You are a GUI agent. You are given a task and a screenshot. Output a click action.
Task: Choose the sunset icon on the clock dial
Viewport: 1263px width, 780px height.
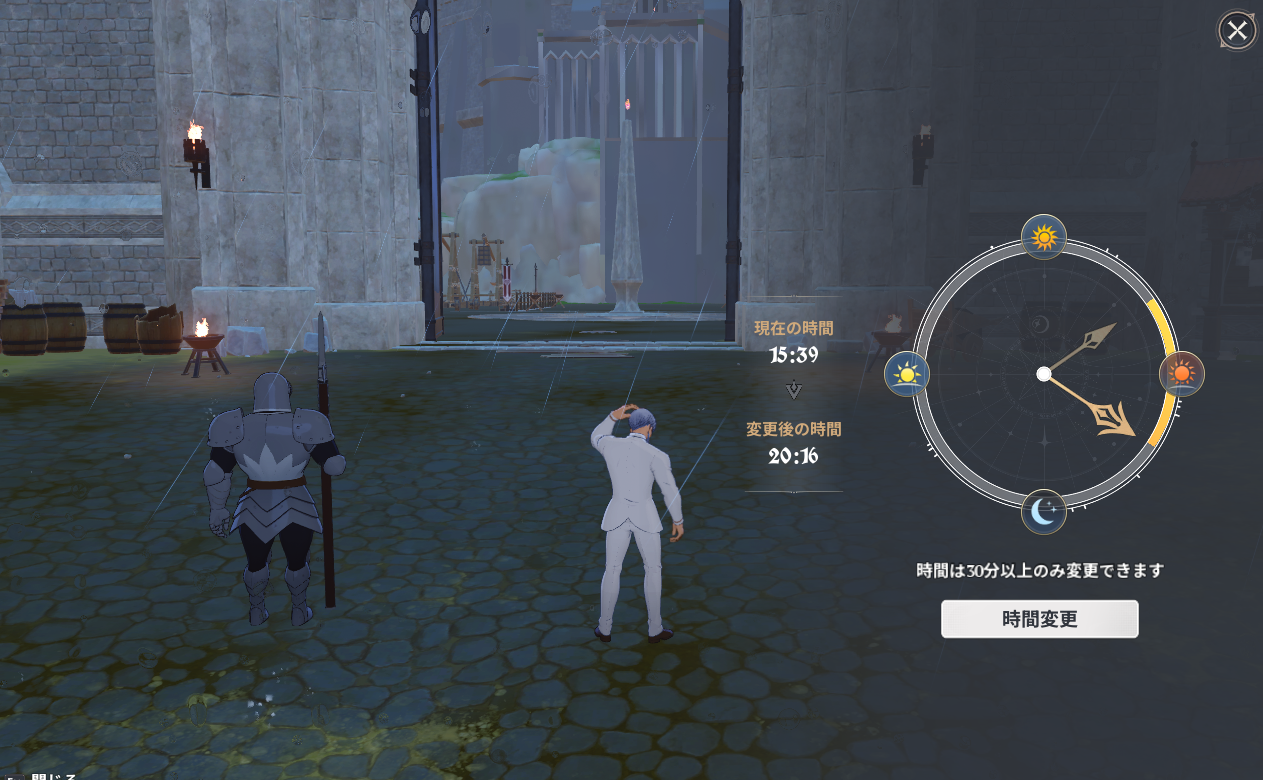point(1181,374)
